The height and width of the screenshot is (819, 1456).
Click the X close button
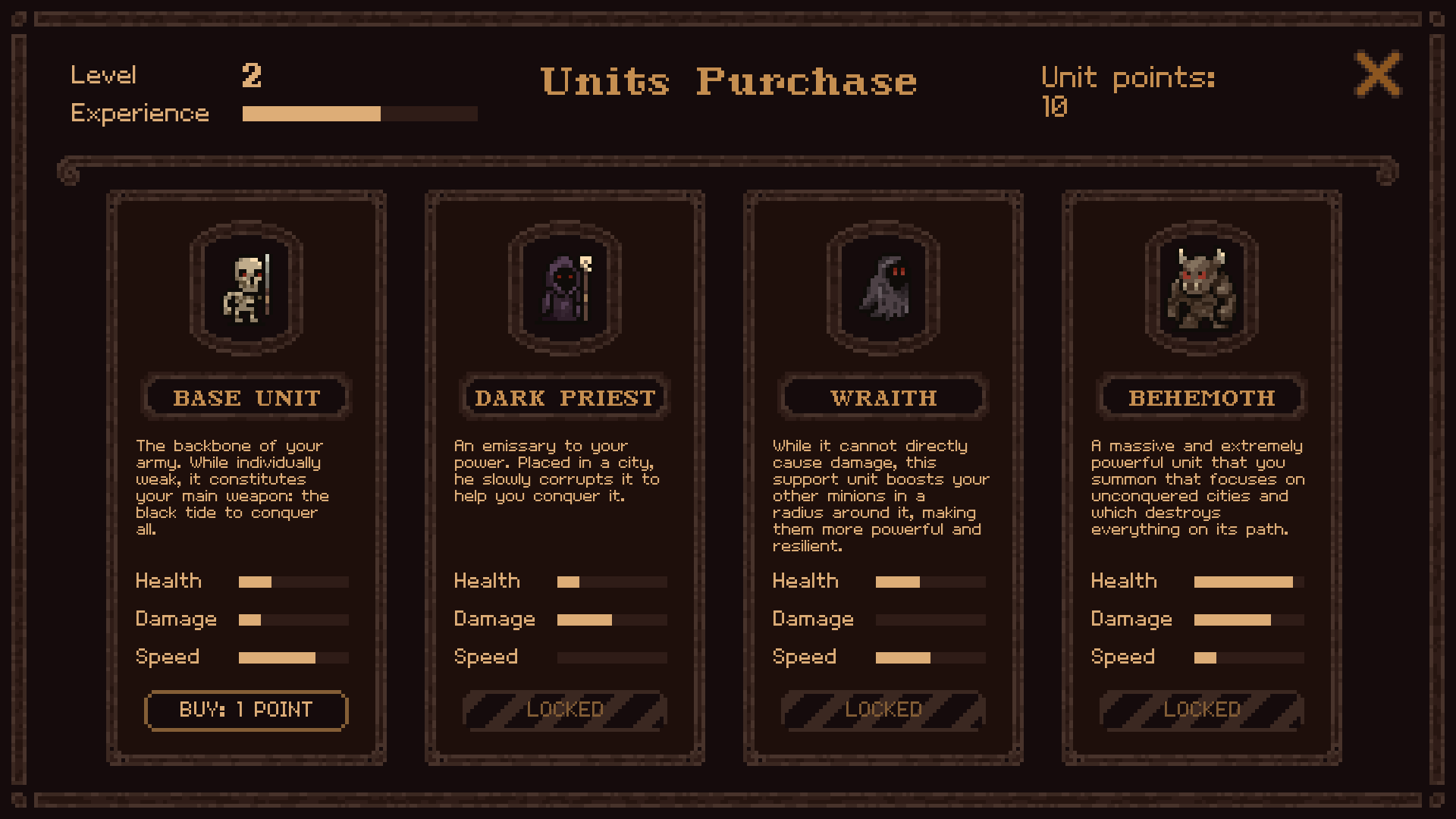click(1378, 75)
